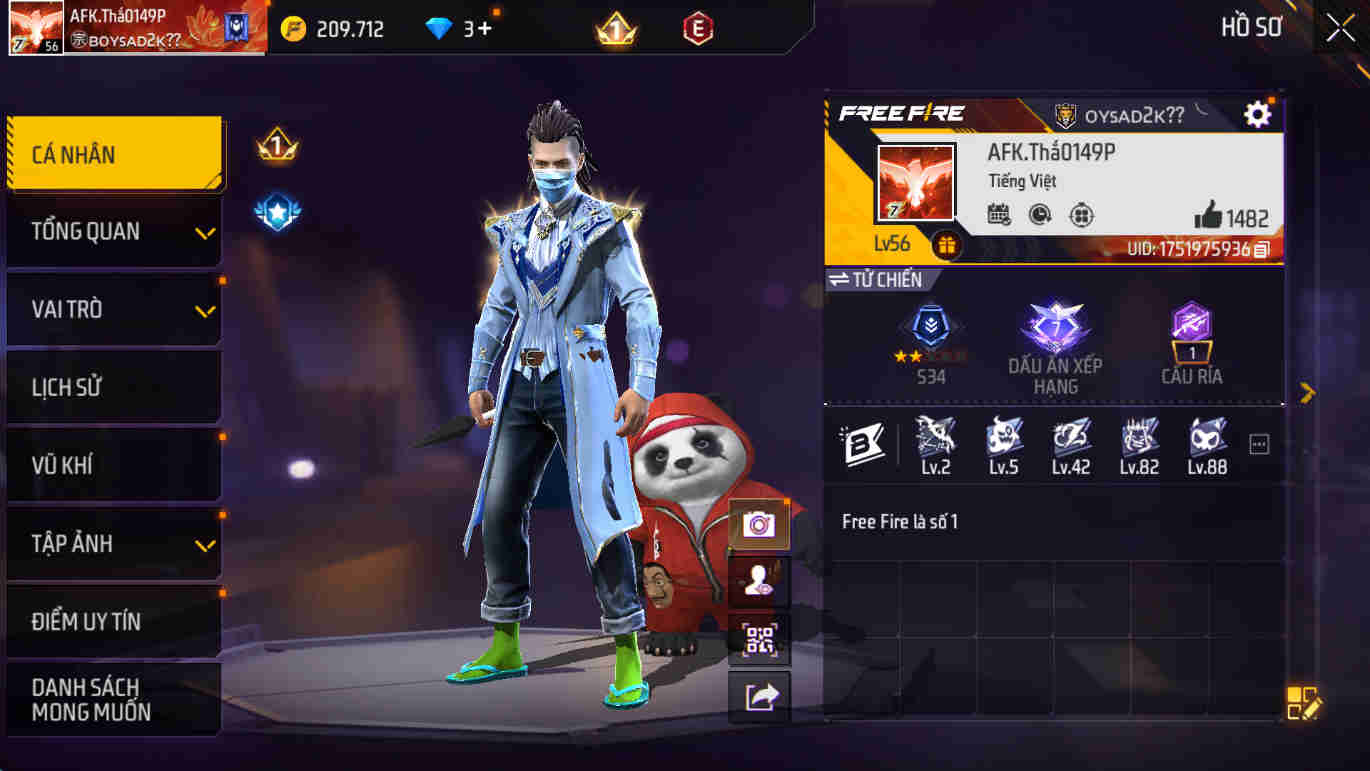
Task: Show the QR code icon in the sidebar
Action: pyautogui.click(x=758, y=639)
